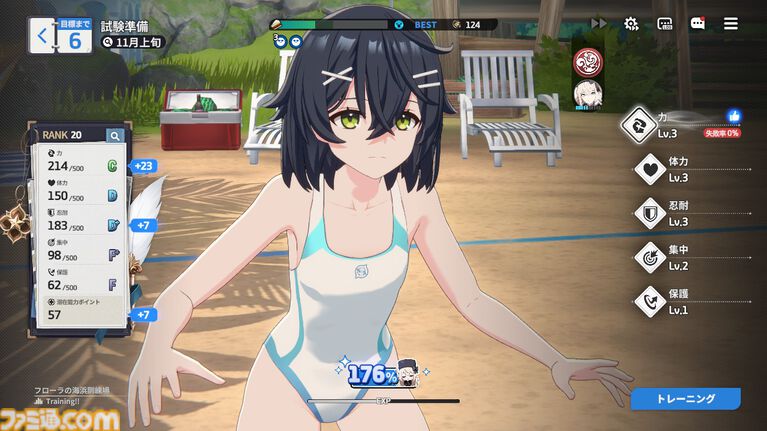This screenshot has height=431, width=767.
Task: Click the red swirl emblem portrait
Action: (586, 62)
